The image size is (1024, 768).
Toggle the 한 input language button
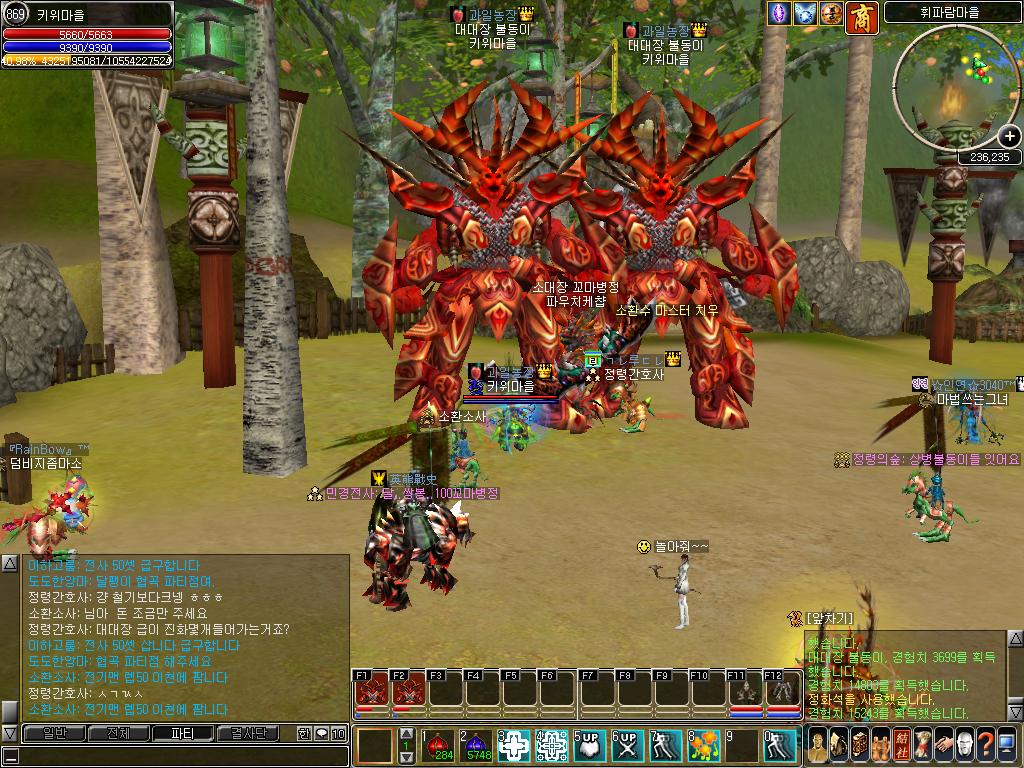(304, 733)
